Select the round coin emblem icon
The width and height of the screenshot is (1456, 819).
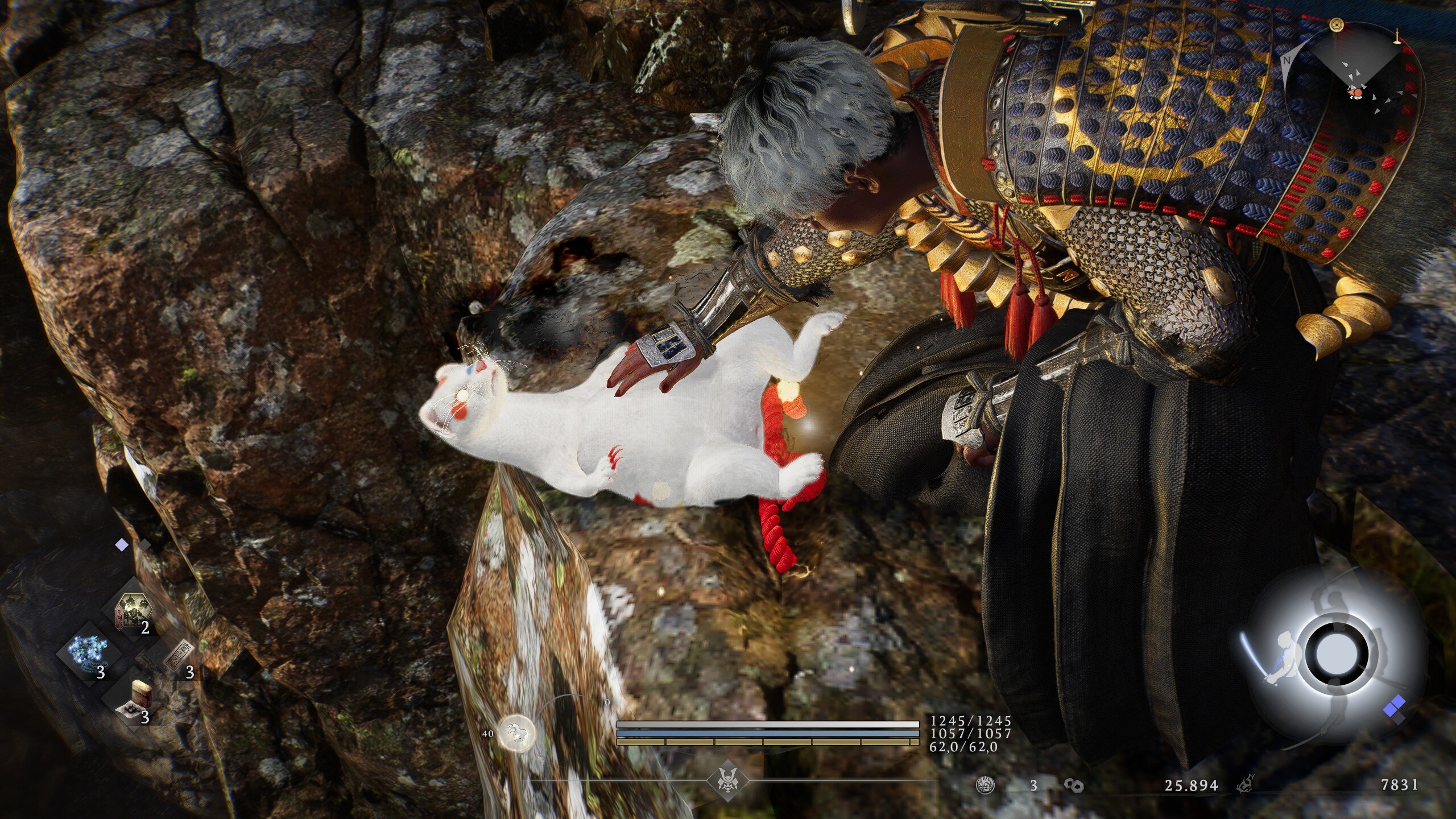(x=985, y=785)
